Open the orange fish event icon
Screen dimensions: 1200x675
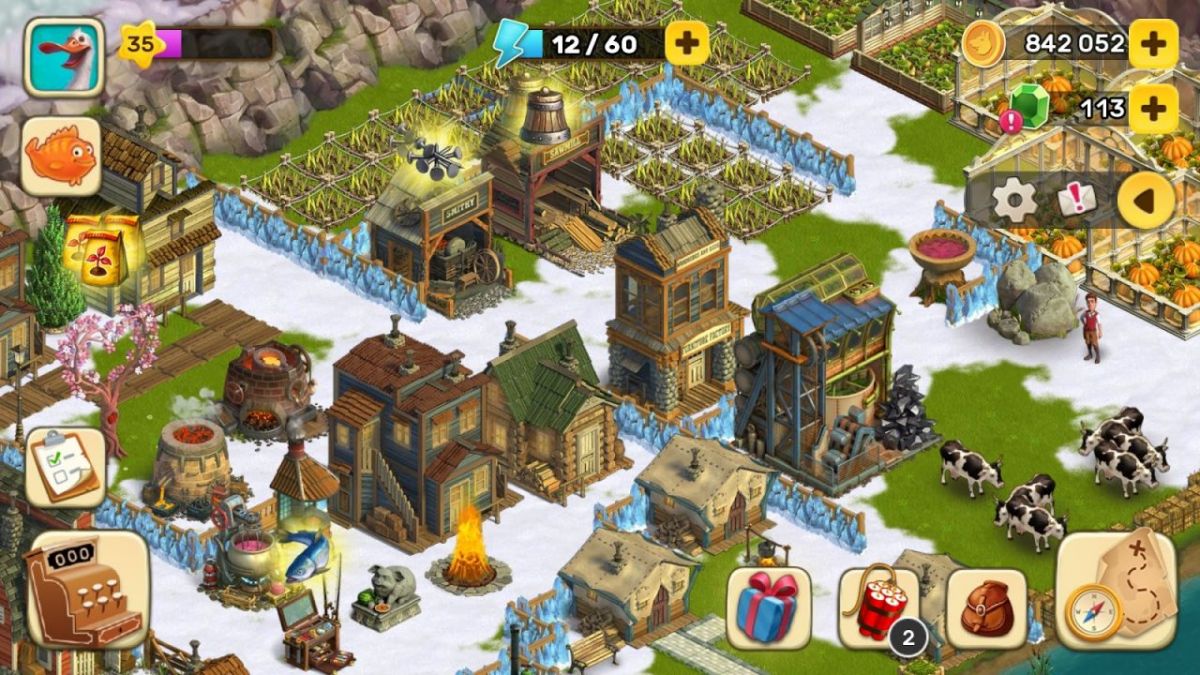pyautogui.click(x=61, y=157)
